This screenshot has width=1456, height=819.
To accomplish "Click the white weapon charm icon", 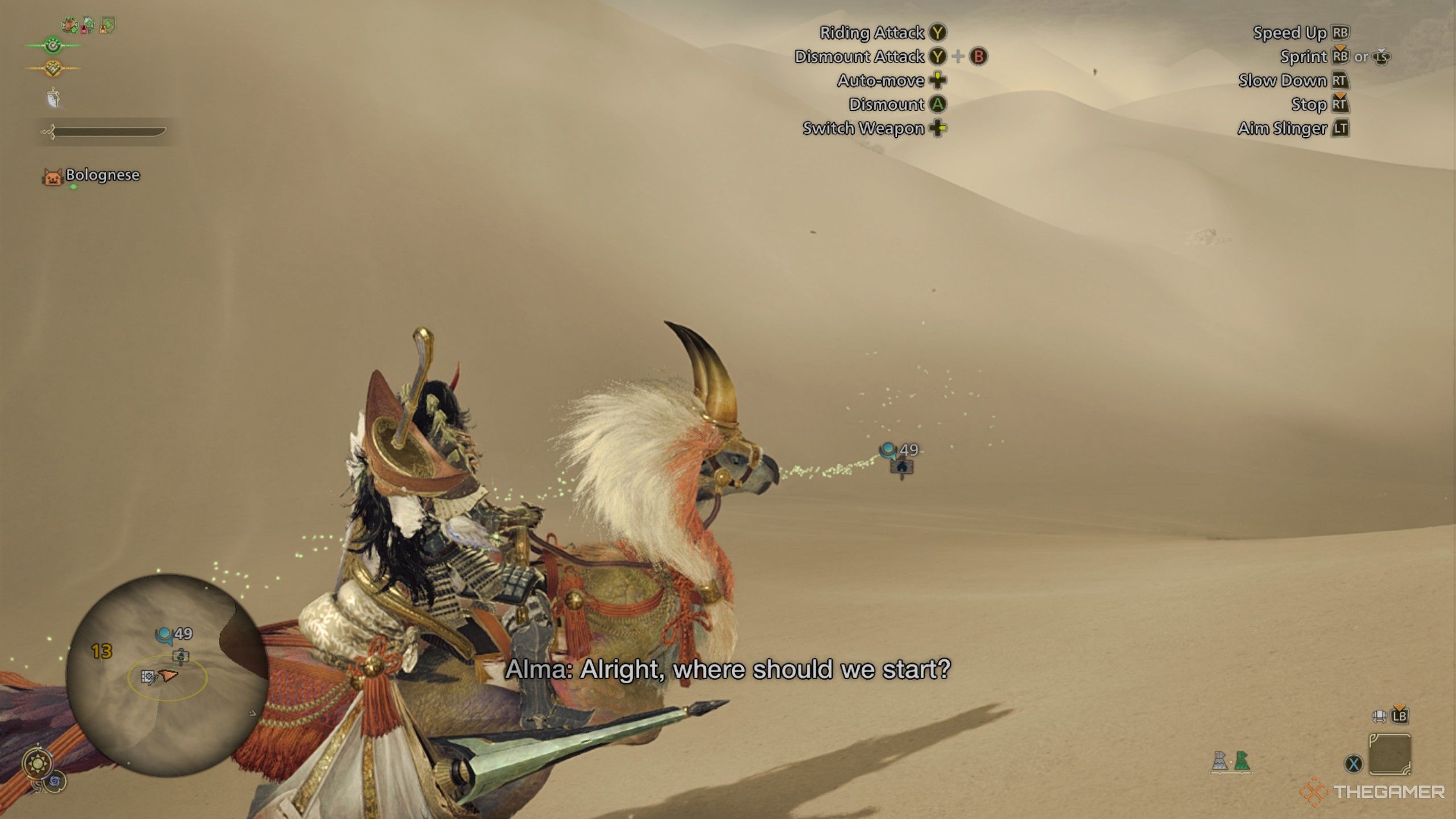I will point(53,98).
